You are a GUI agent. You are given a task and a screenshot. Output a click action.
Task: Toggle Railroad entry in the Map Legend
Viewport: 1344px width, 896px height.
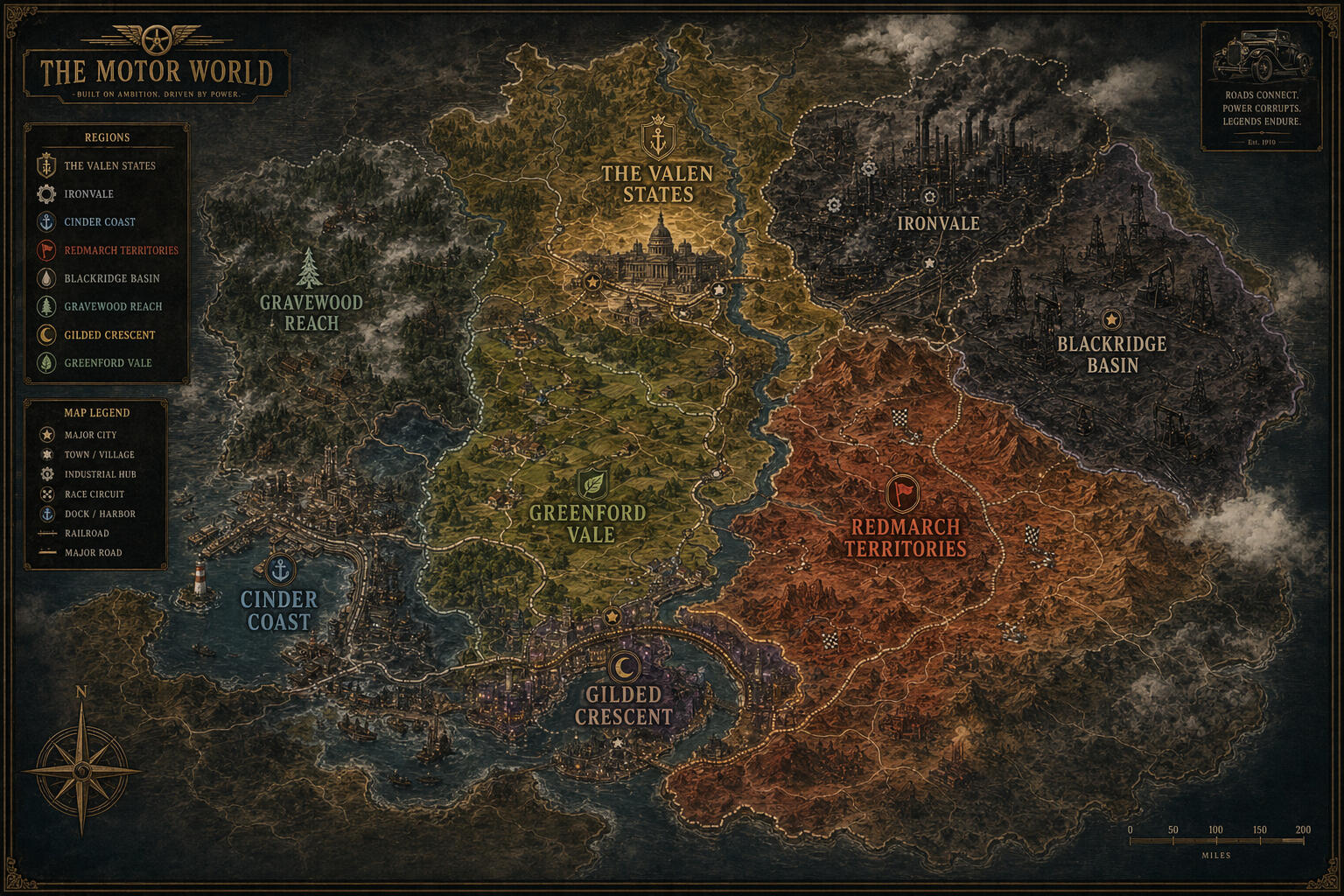87,533
